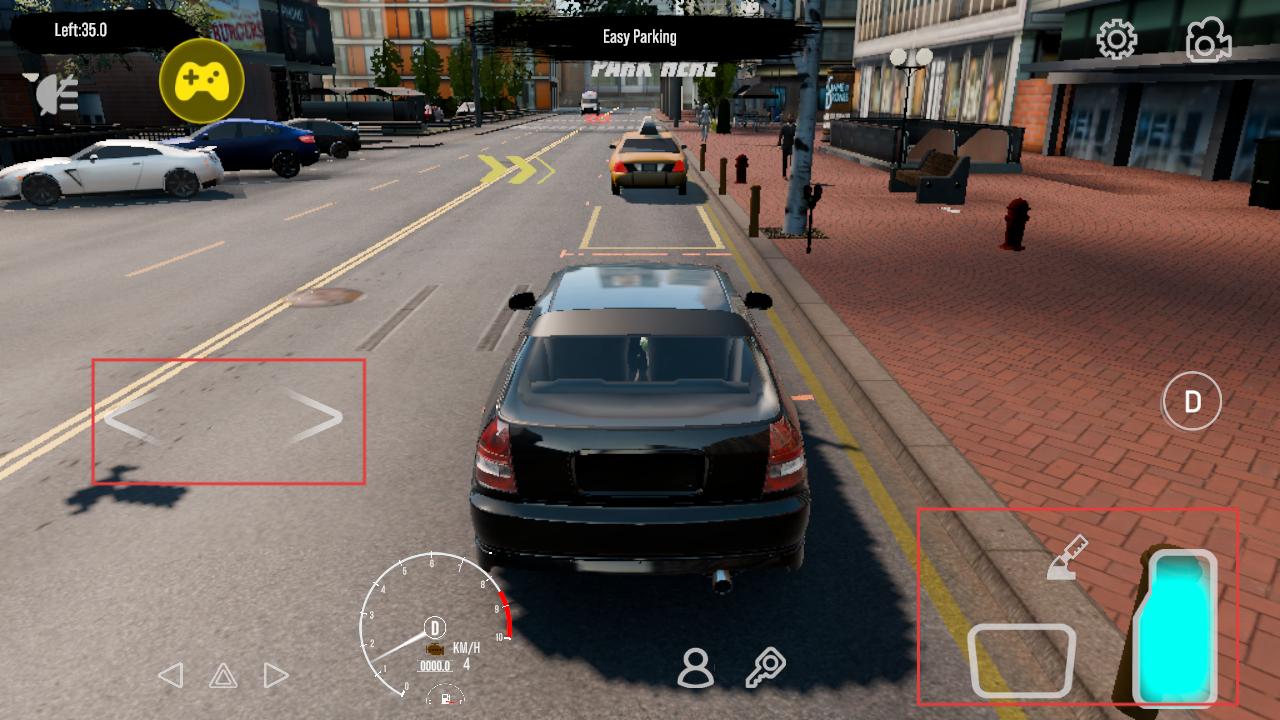Turn on the right turn signal
1280x720 pixels.
click(276, 675)
